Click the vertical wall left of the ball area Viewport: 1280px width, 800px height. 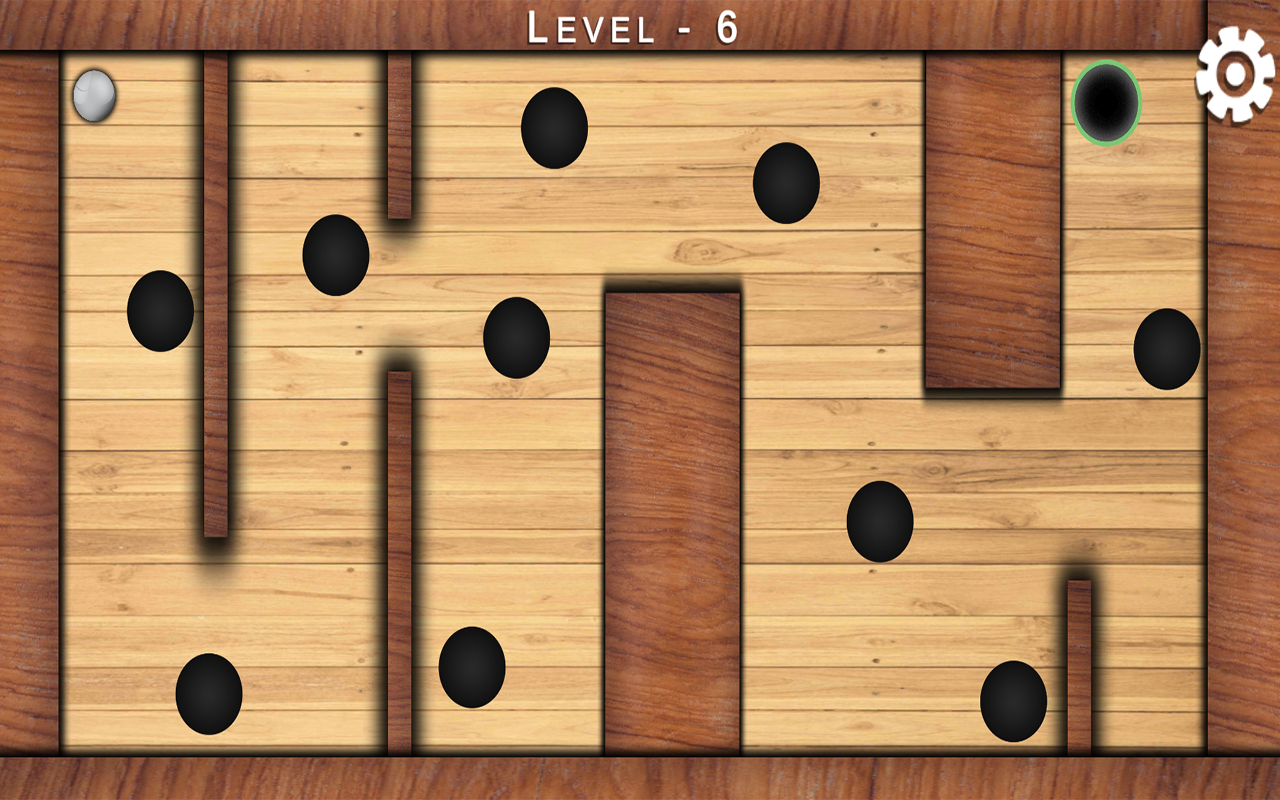220,300
